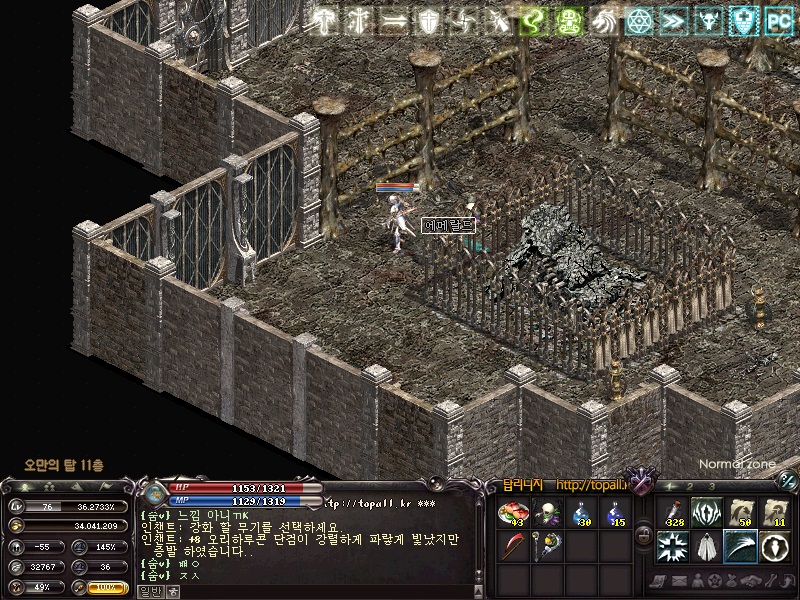Screen dimensions: 800x600
Task: Use the light blue potion with 30 count
Action: [x=581, y=515]
